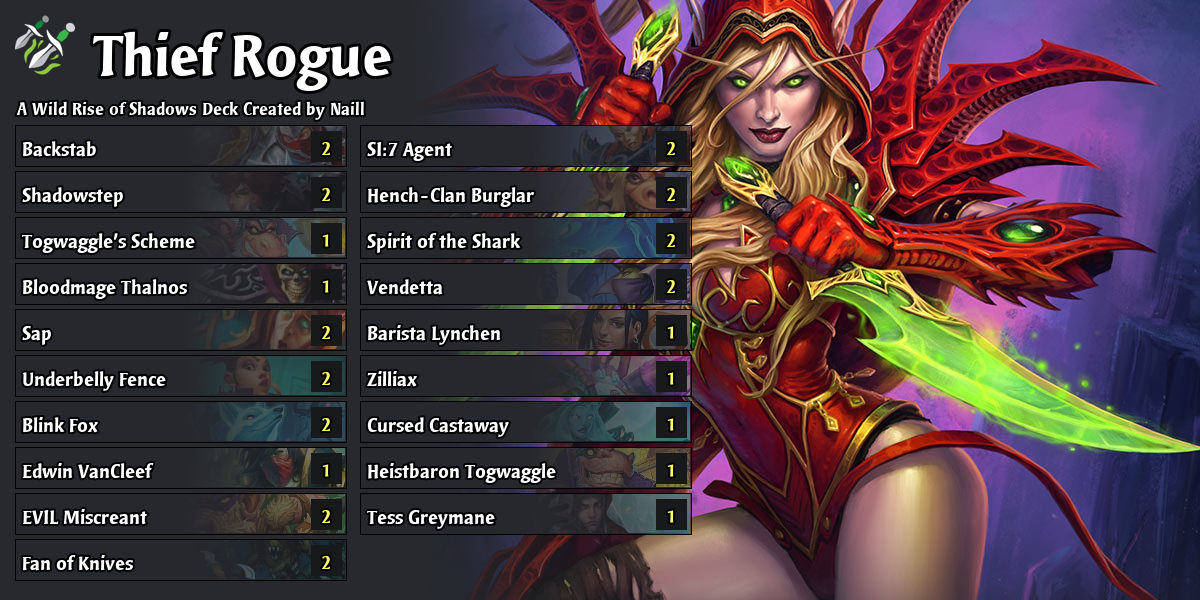Choose Barista Lynchen in the deck list

(x=525, y=334)
